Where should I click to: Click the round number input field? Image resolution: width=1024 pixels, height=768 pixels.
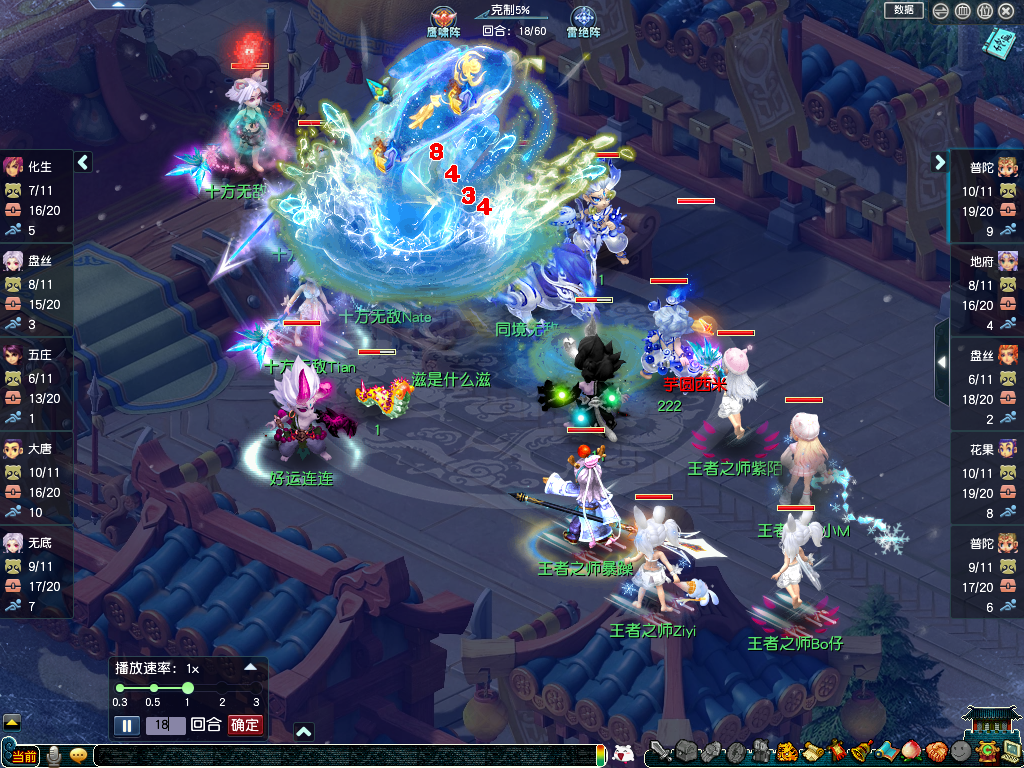click(x=165, y=725)
